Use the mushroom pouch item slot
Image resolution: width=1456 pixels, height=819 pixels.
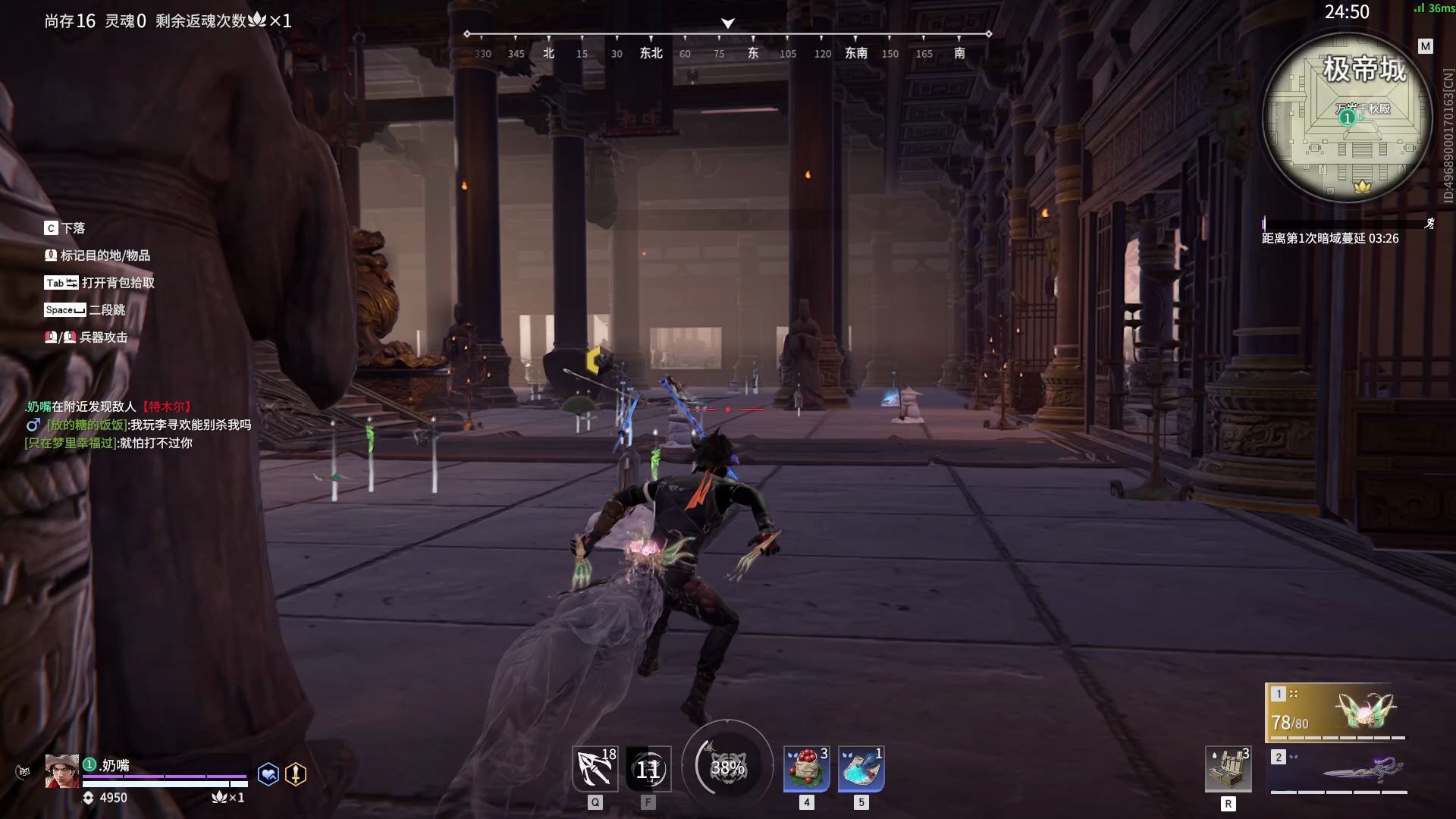pyautogui.click(x=806, y=769)
